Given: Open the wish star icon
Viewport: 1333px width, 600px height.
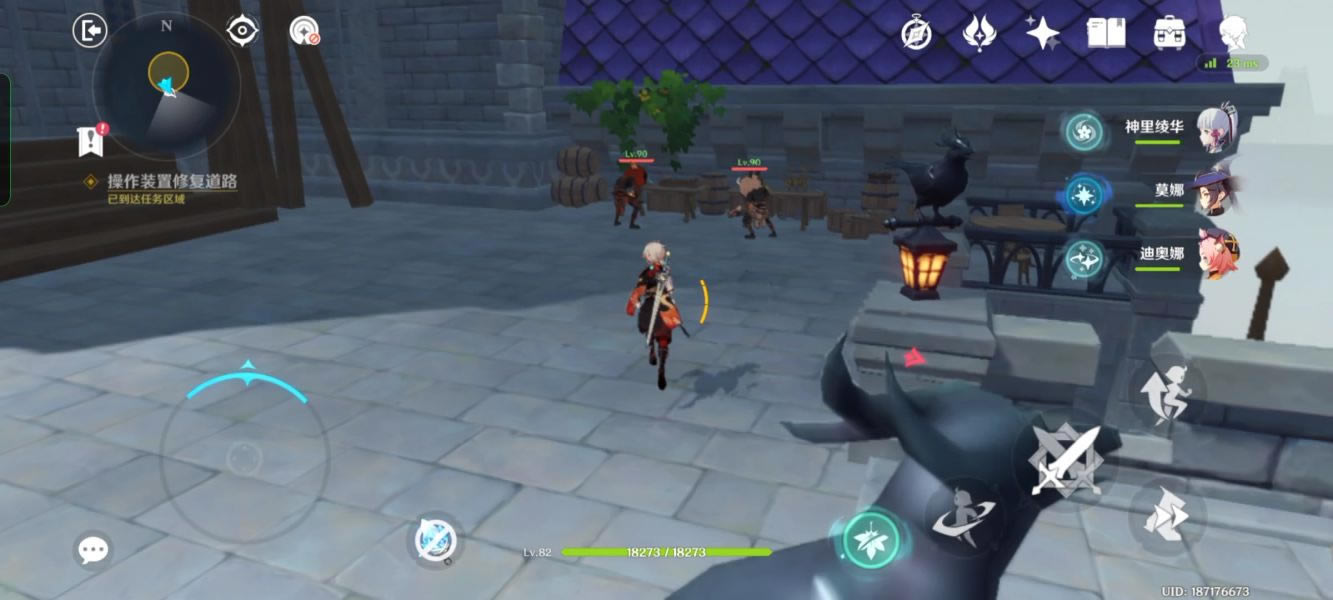Looking at the screenshot, I should [x=1042, y=33].
